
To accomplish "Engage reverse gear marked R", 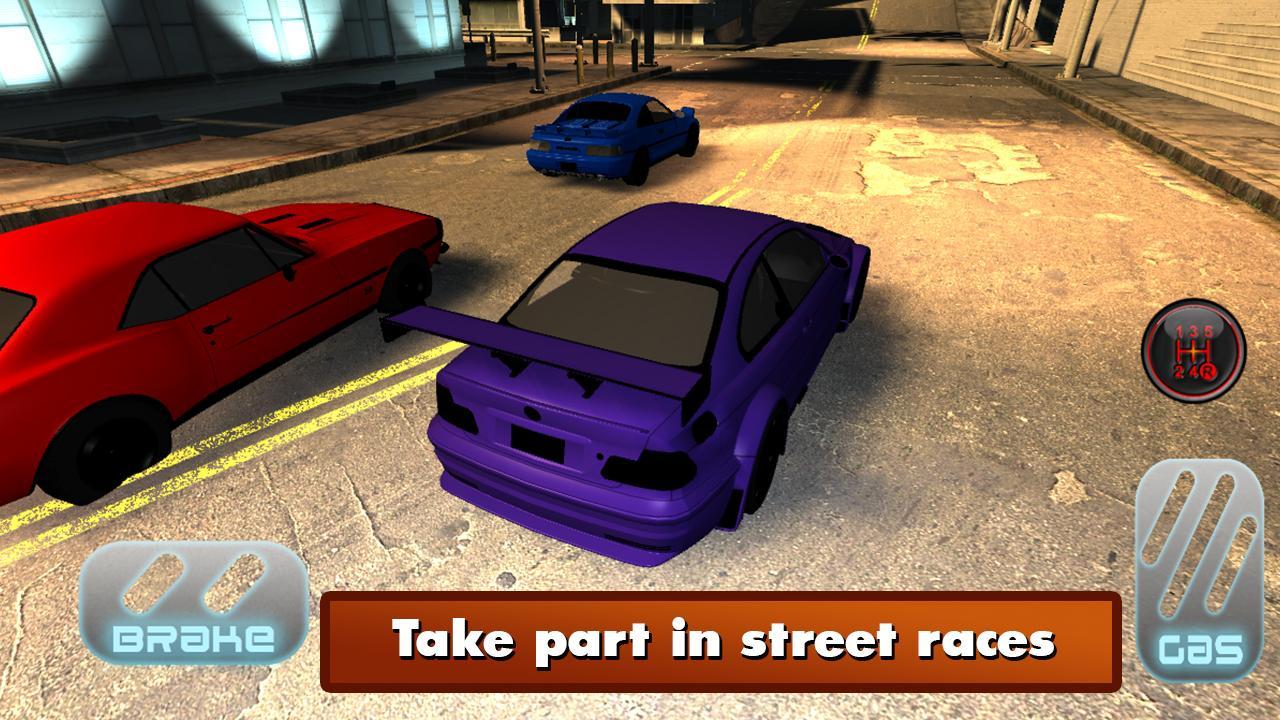I will pyautogui.click(x=1208, y=372).
